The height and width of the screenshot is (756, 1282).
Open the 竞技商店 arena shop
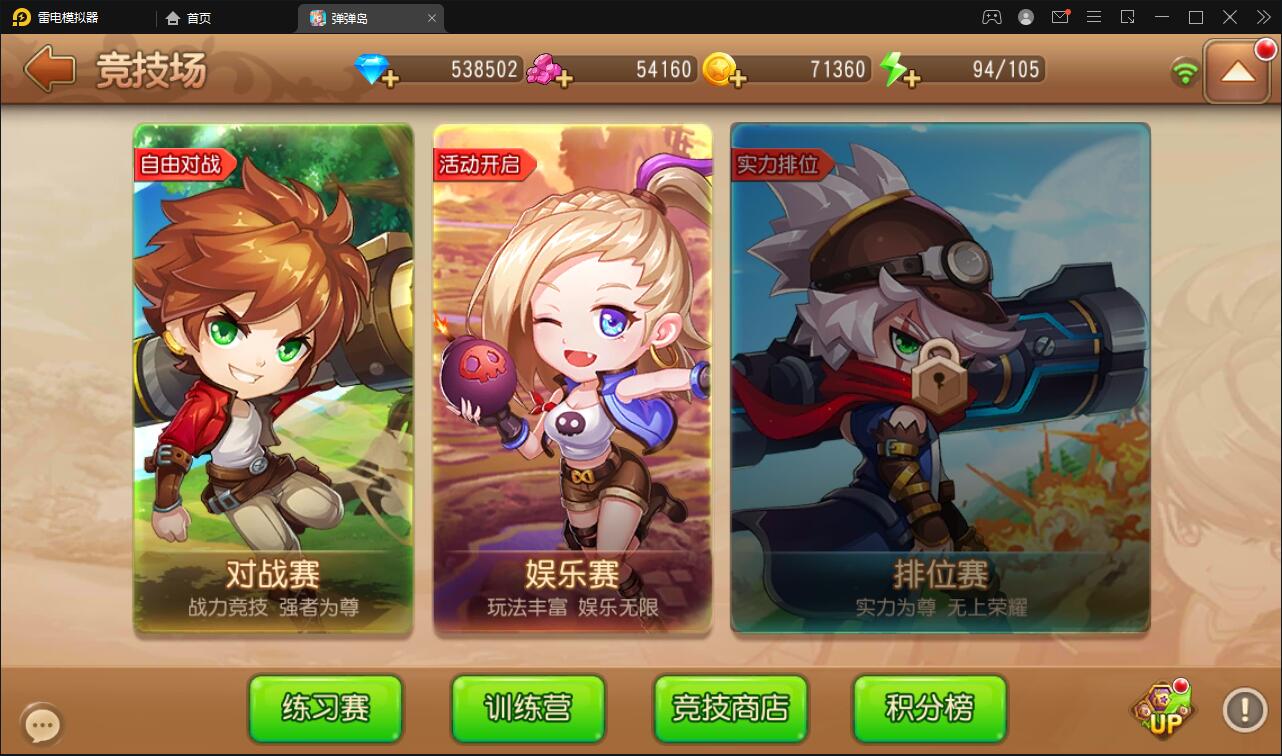[729, 709]
